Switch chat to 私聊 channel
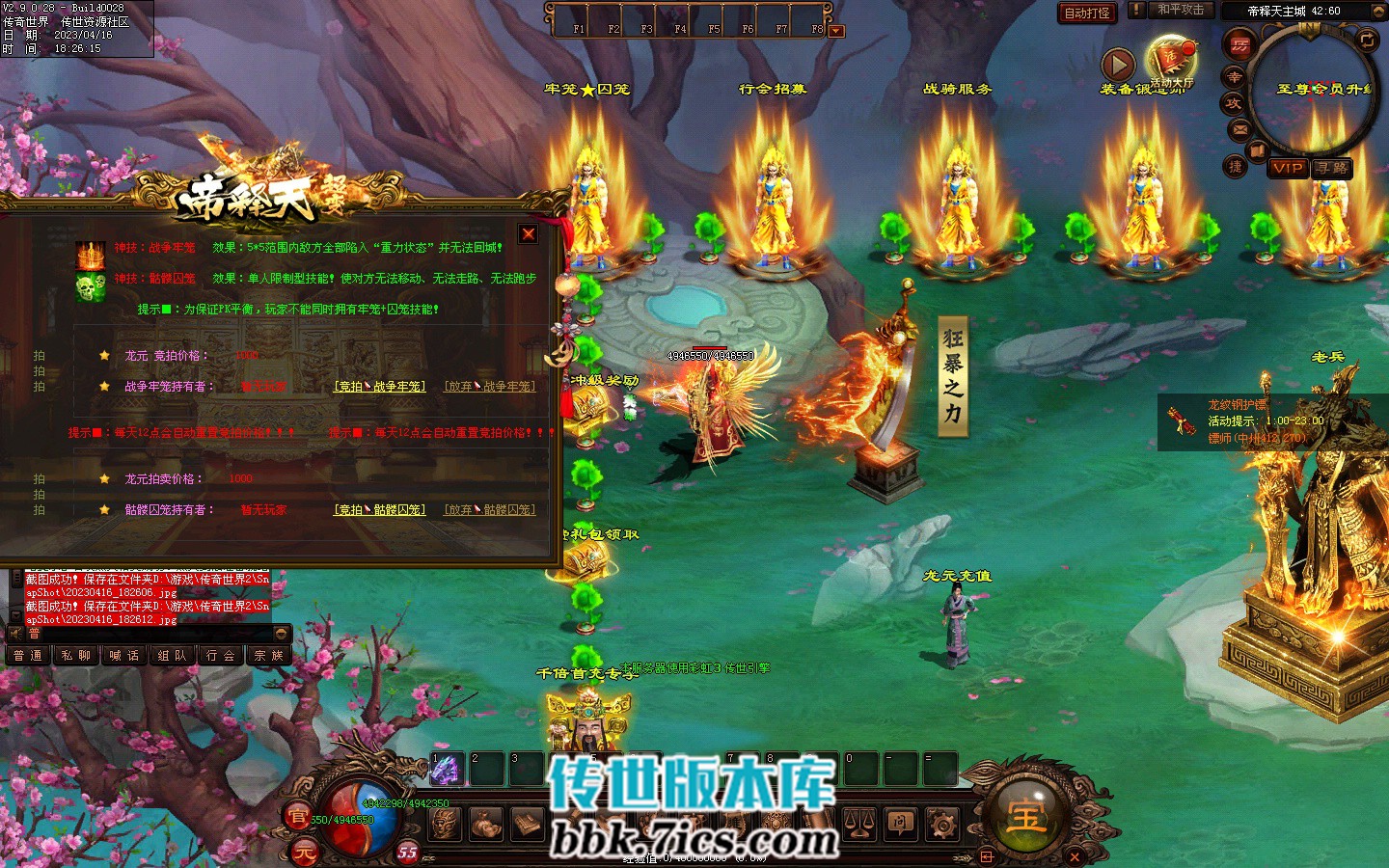The width and height of the screenshot is (1389, 868). coord(76,656)
